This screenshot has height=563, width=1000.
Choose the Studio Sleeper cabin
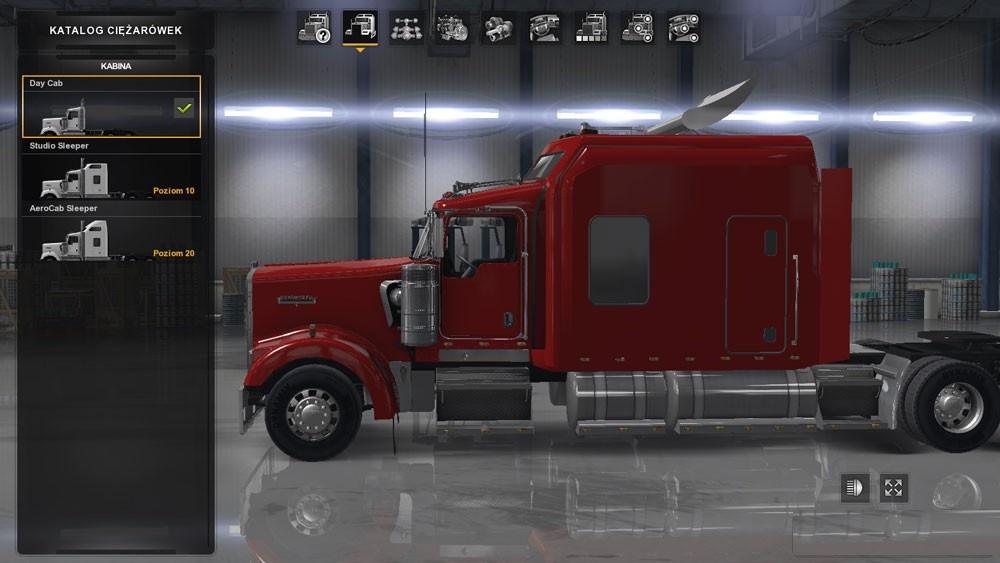tap(111, 178)
